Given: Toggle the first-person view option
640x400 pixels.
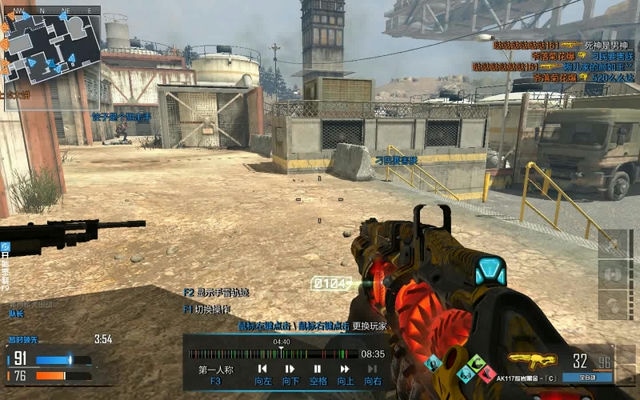Looking at the screenshot, I should (x=214, y=370).
